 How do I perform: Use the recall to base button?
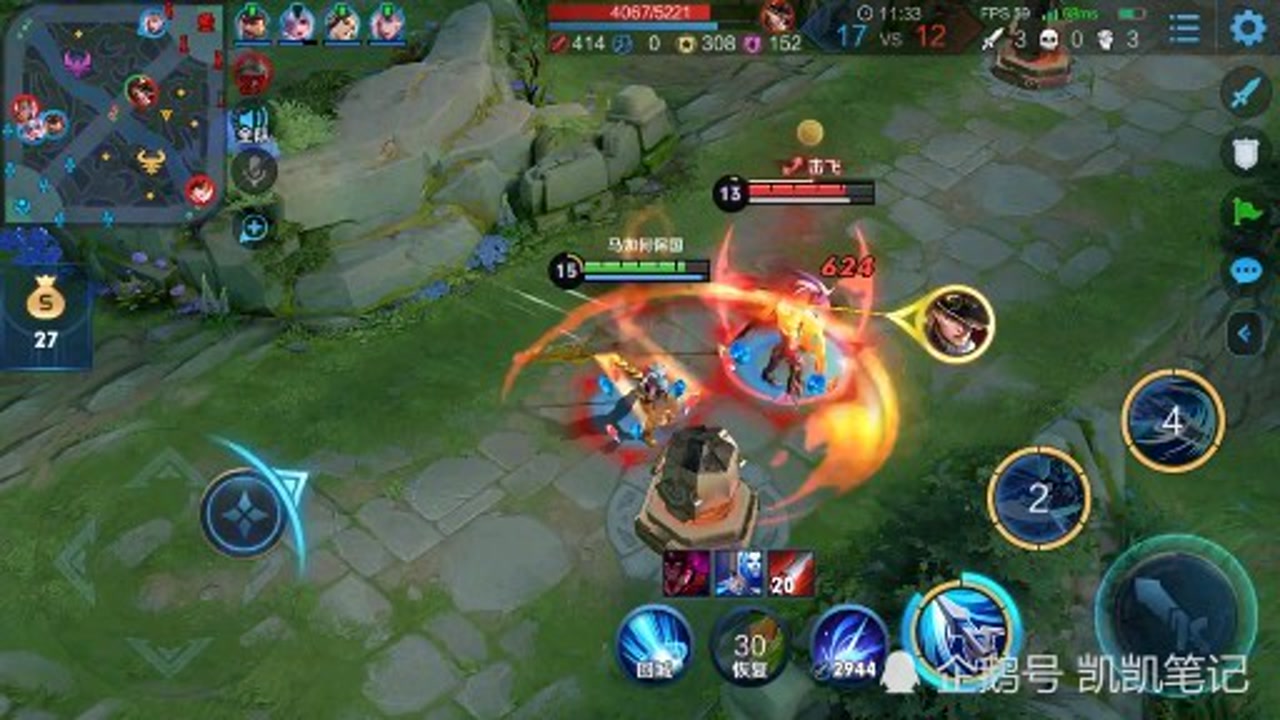pos(654,643)
